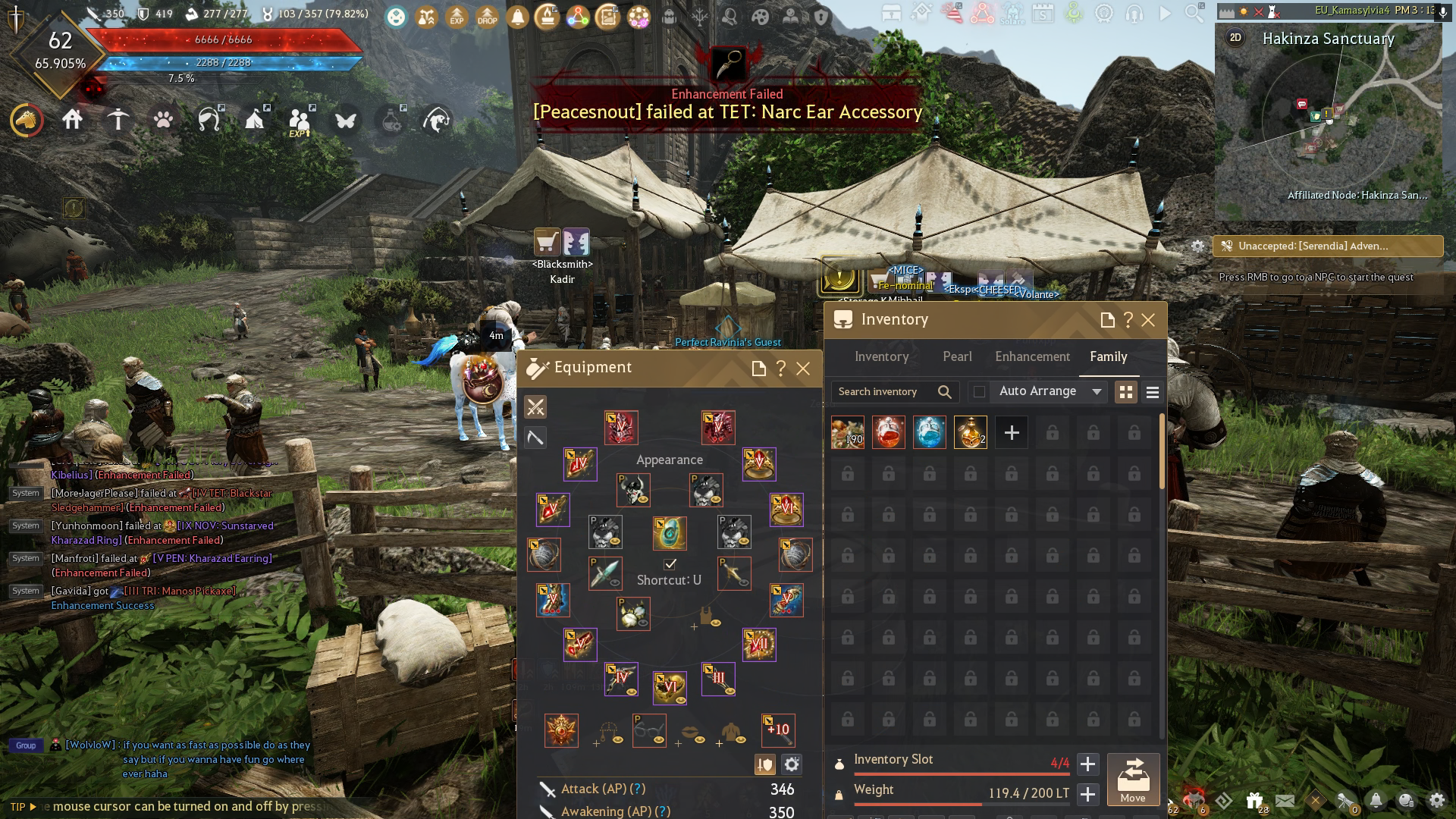Select the Inventory tab
Viewport: 1456px width, 819px height.
coord(881,356)
